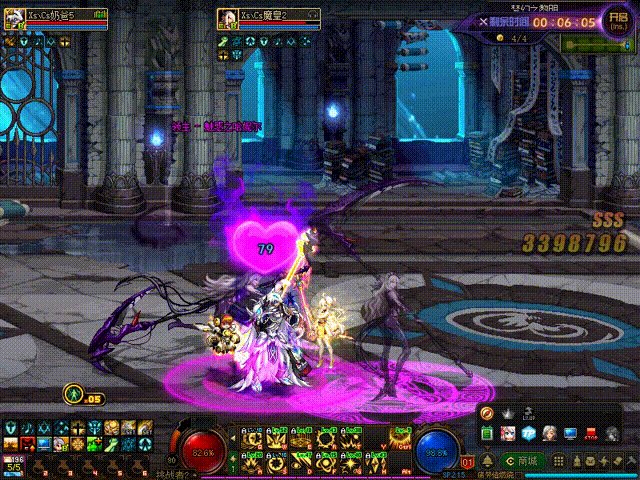Image resolution: width=640 pixels, height=480 pixels.
Task: Click the blue monitor icon
Action: click(x=570, y=433)
